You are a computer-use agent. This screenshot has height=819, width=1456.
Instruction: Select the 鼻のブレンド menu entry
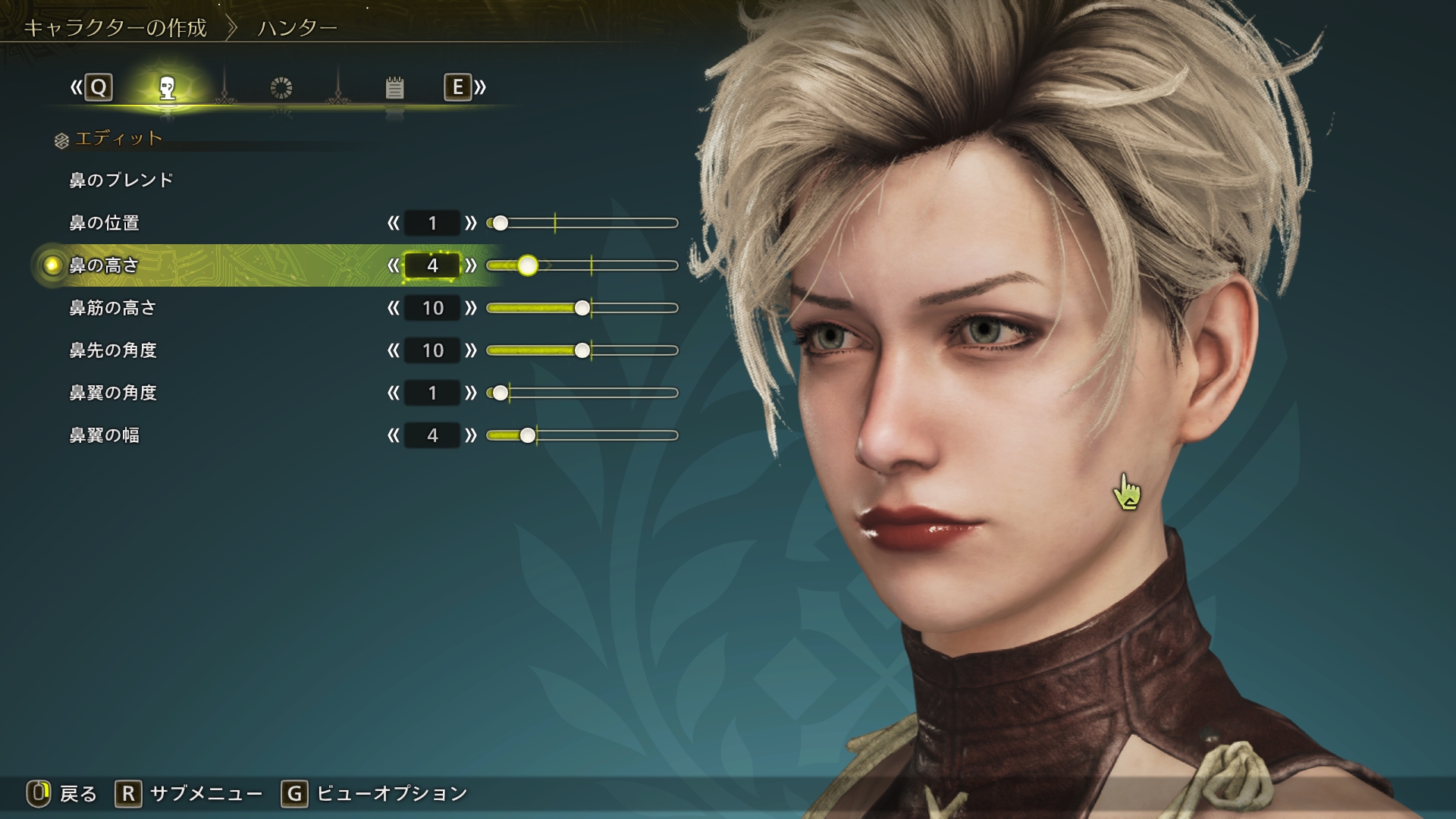[x=121, y=180]
